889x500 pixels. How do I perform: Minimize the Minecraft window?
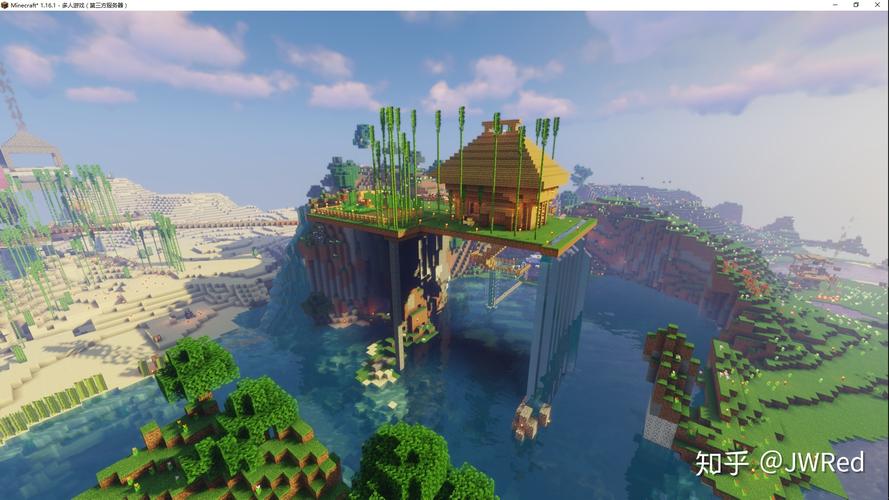tap(835, 5)
